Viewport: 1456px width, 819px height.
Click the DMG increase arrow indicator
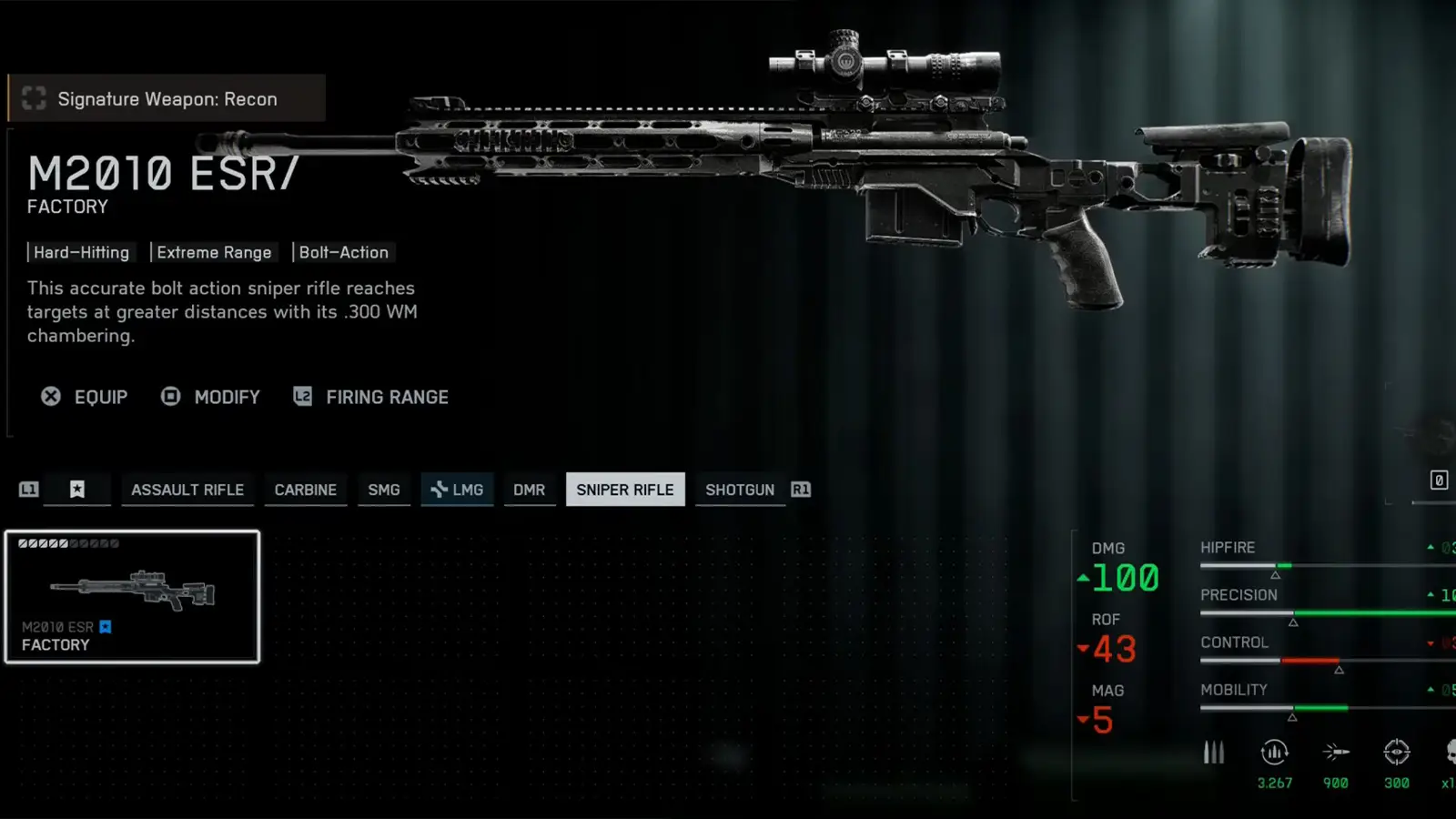[x=1083, y=579]
